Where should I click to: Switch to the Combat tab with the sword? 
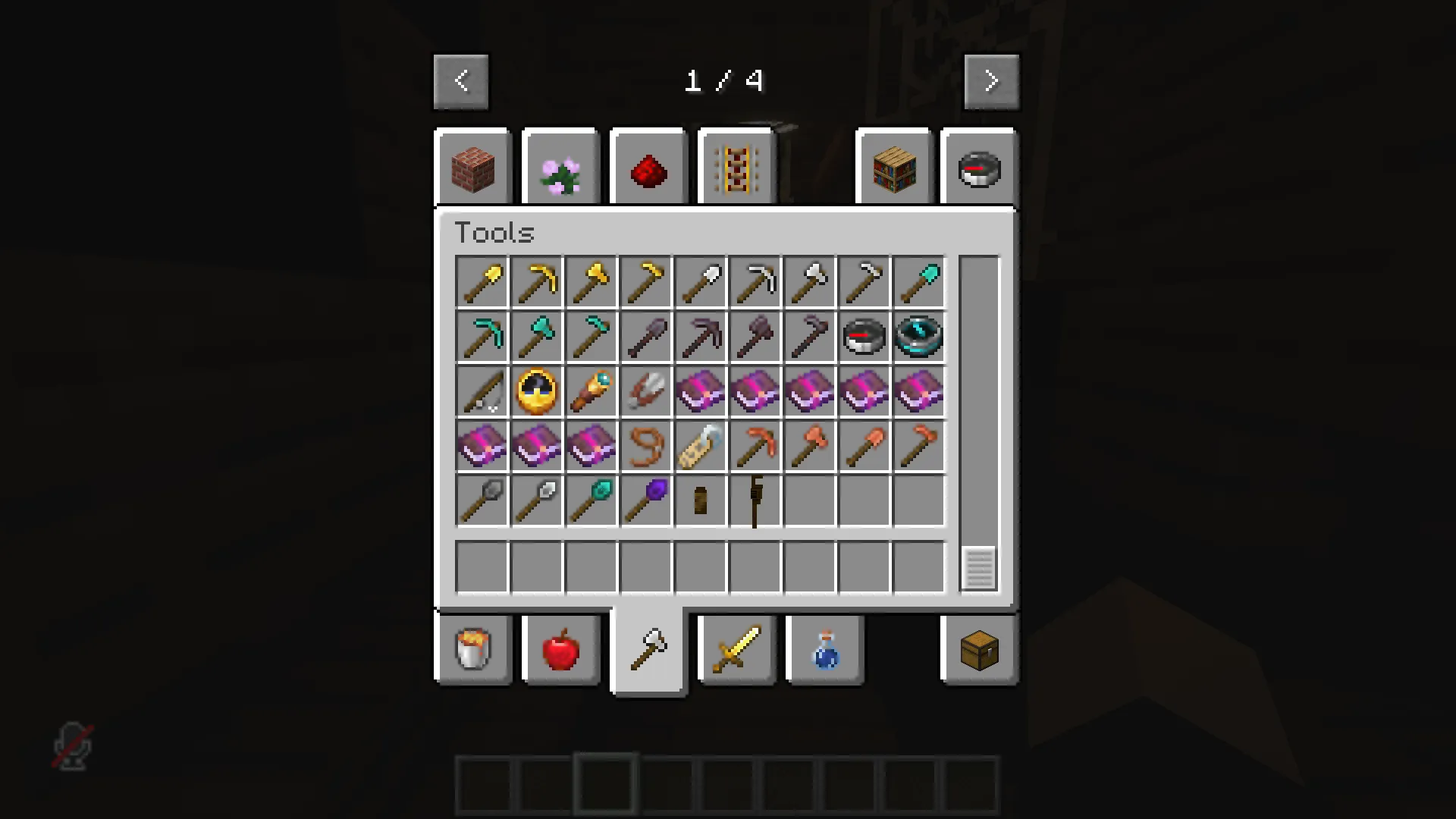click(x=736, y=650)
